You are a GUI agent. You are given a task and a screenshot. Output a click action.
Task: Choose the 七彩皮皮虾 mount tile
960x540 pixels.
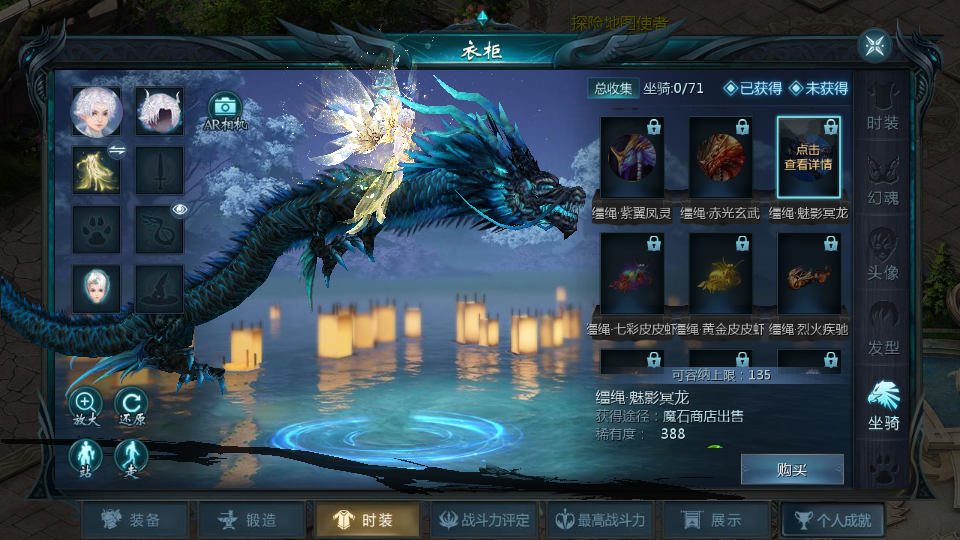[x=632, y=274]
